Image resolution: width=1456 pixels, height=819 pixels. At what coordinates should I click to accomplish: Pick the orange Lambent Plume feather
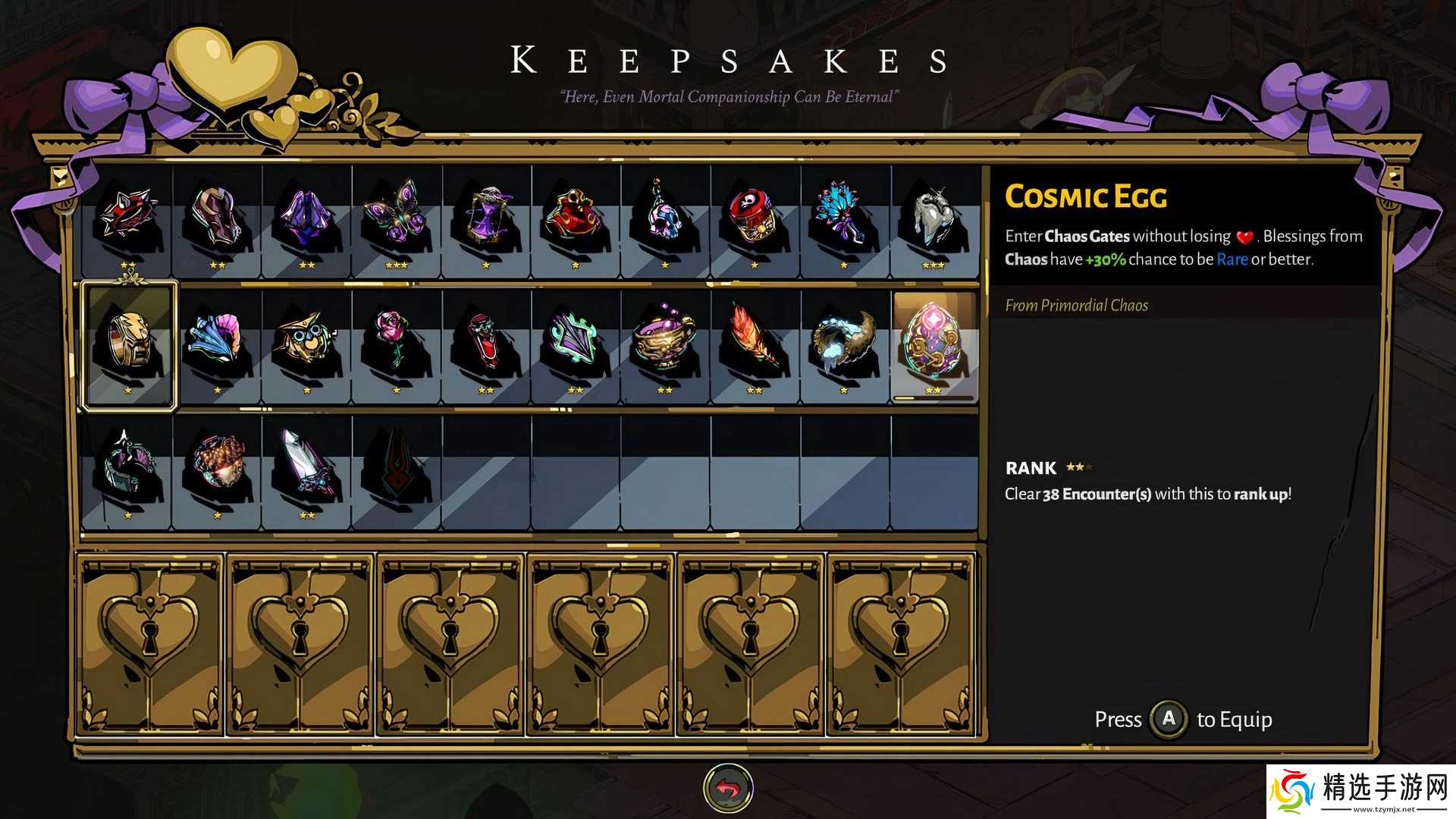tap(754, 344)
